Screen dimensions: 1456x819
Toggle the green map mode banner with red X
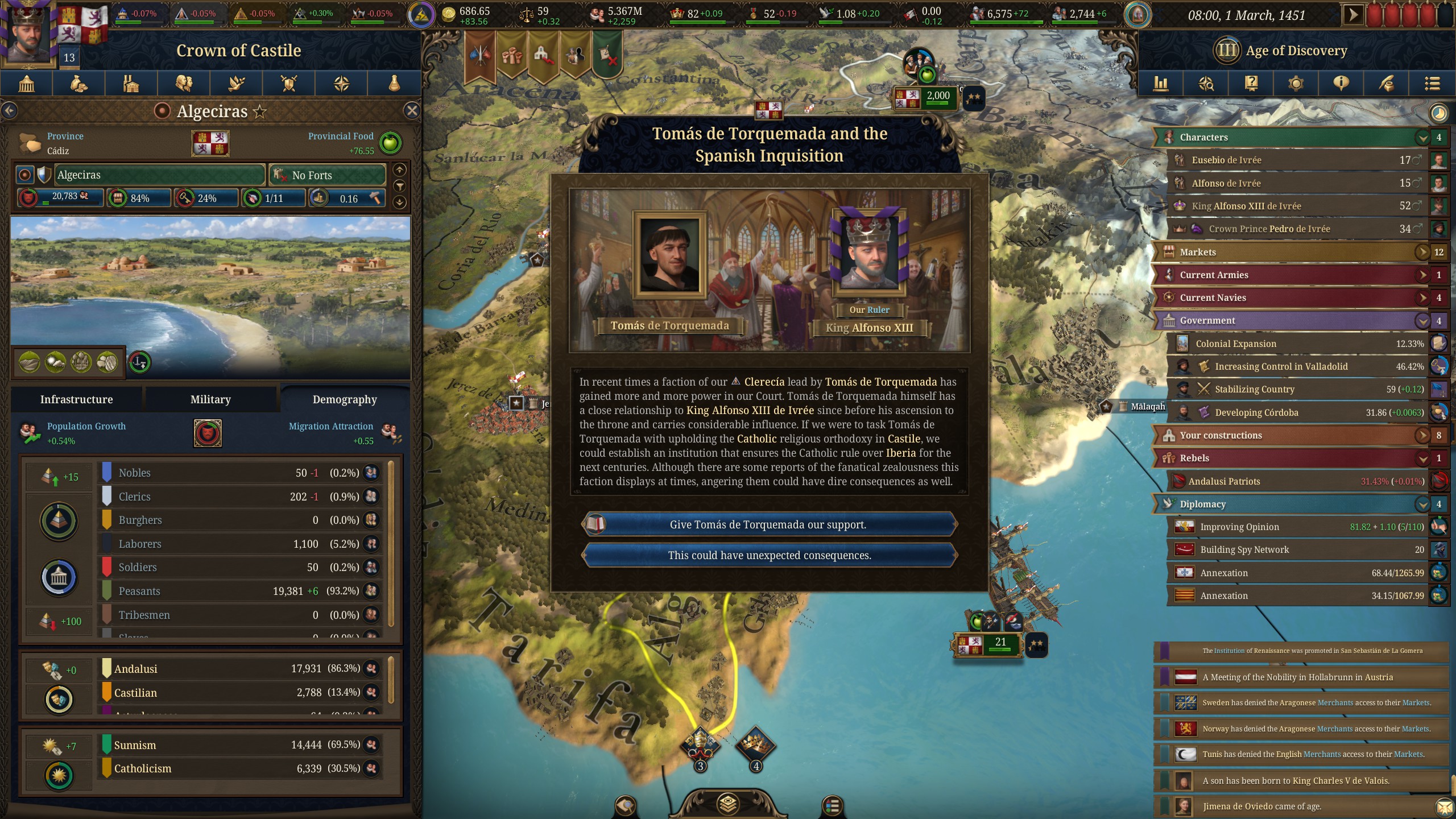coord(607,57)
